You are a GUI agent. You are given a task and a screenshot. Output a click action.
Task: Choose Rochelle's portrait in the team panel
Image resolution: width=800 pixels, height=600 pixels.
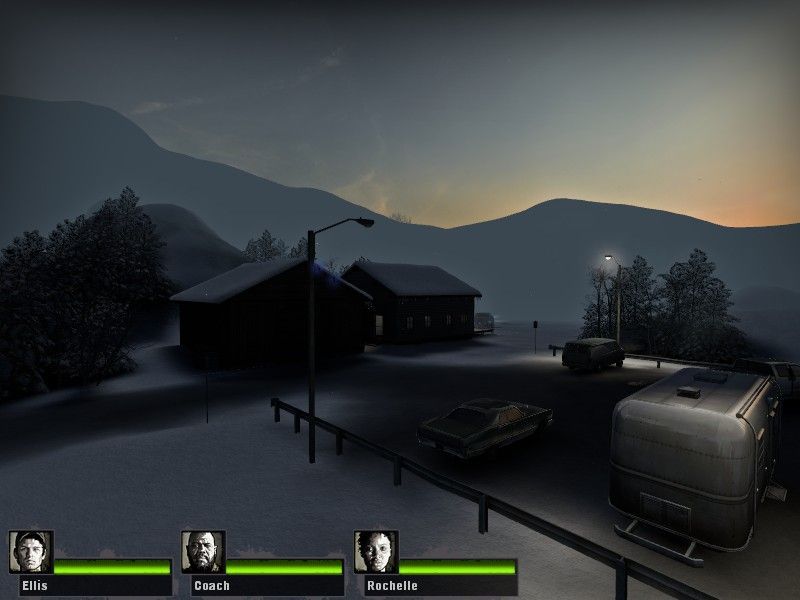tap(375, 552)
